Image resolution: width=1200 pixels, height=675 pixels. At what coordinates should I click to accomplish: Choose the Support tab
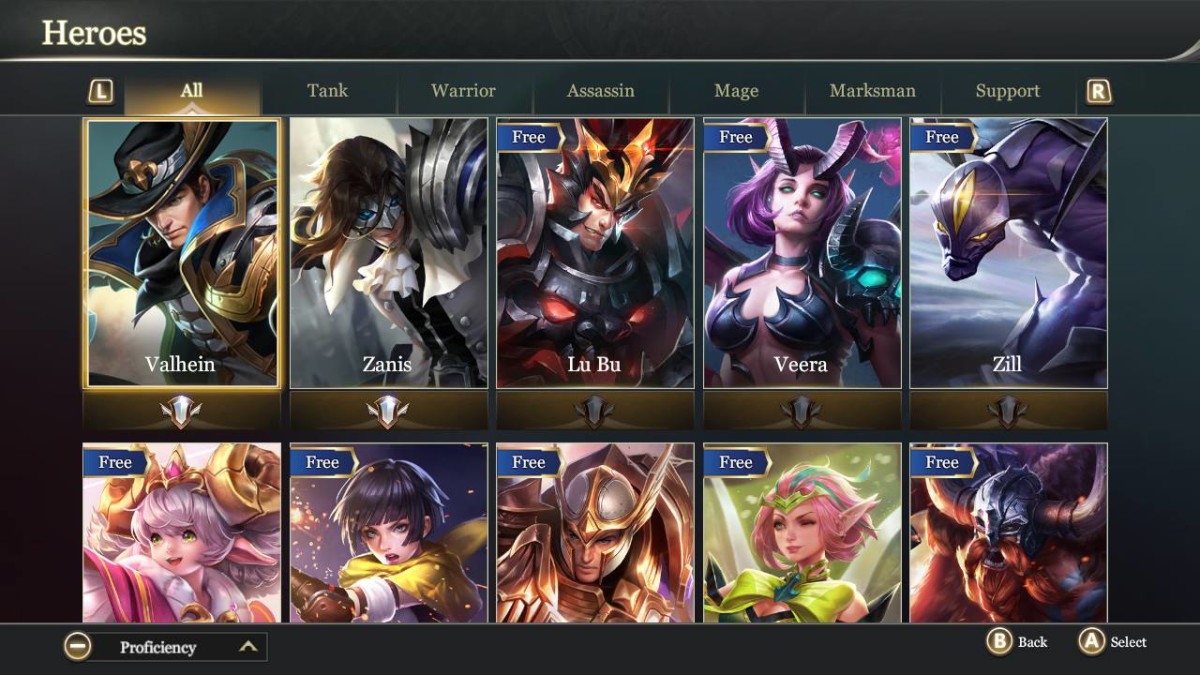[x=1007, y=91]
